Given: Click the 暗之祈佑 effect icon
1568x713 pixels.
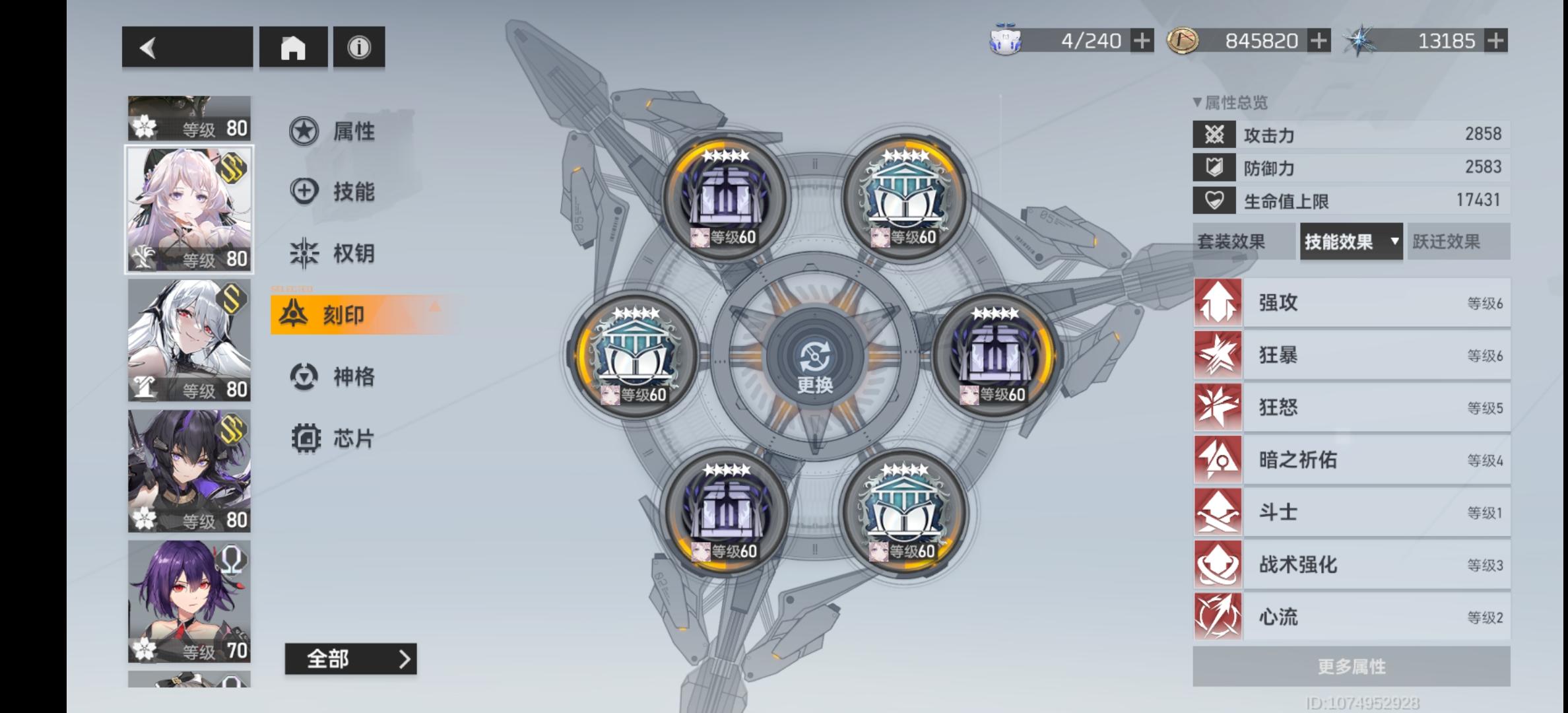Looking at the screenshot, I should click(1218, 459).
